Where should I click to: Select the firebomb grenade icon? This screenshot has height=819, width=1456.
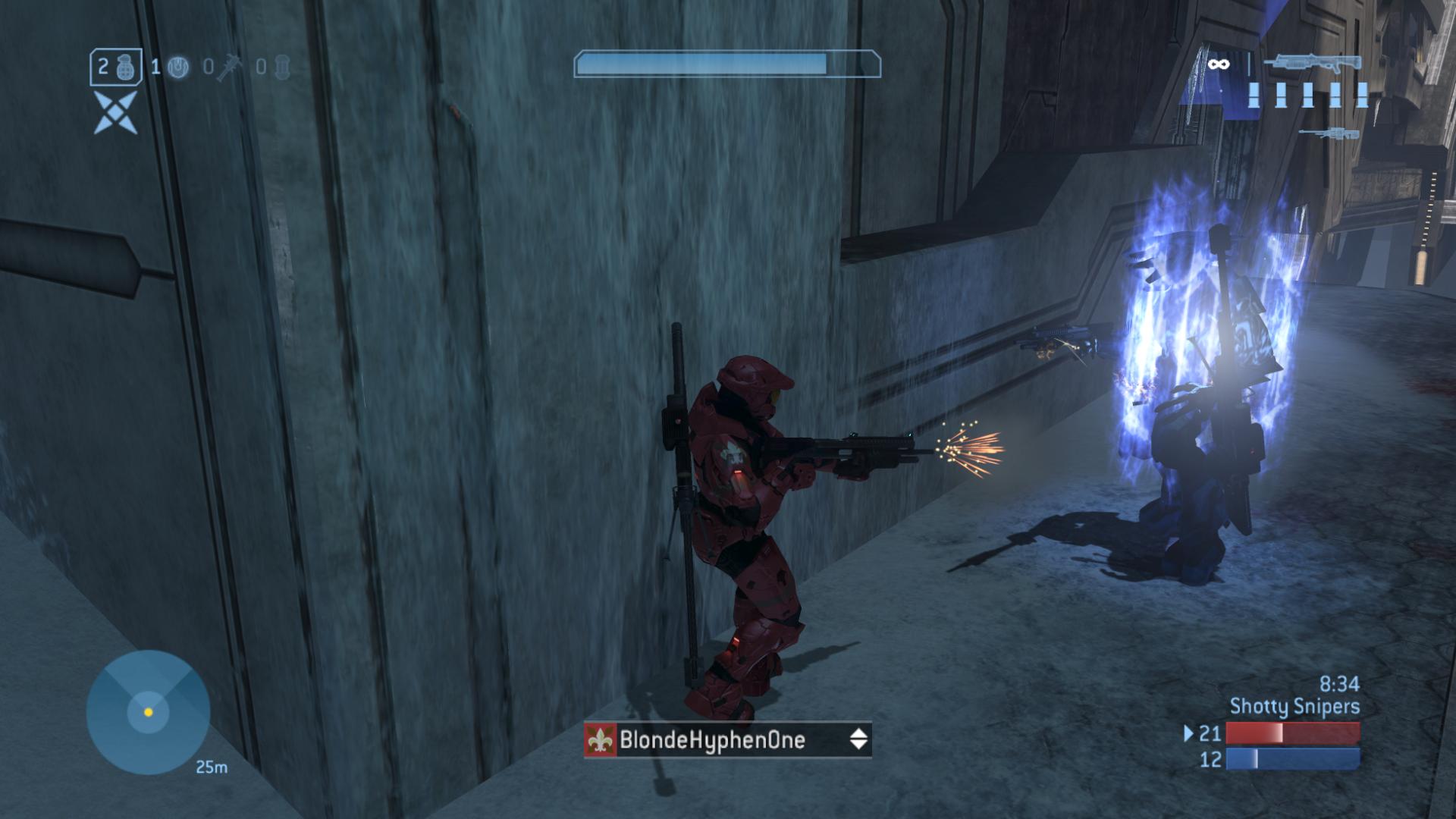282,67
